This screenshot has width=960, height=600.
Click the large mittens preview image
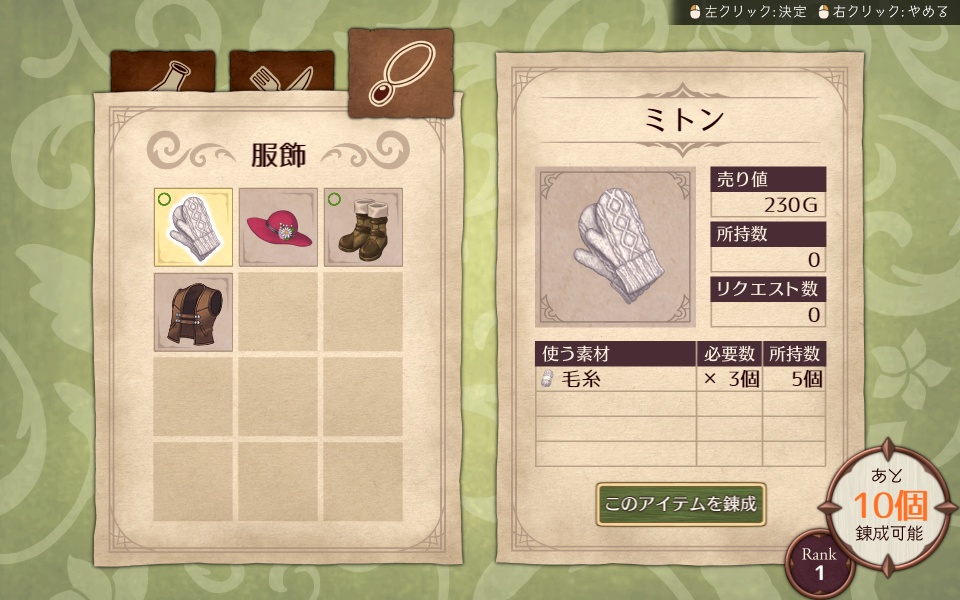[617, 247]
